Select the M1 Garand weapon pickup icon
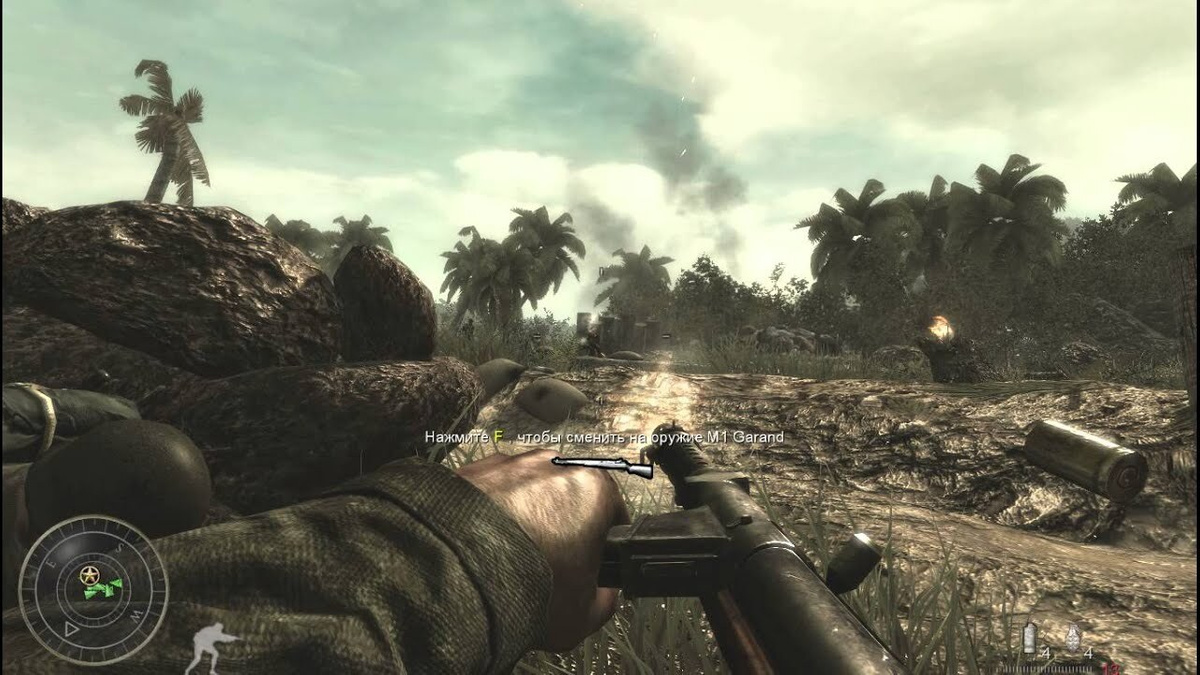1200x675 pixels. point(602,465)
